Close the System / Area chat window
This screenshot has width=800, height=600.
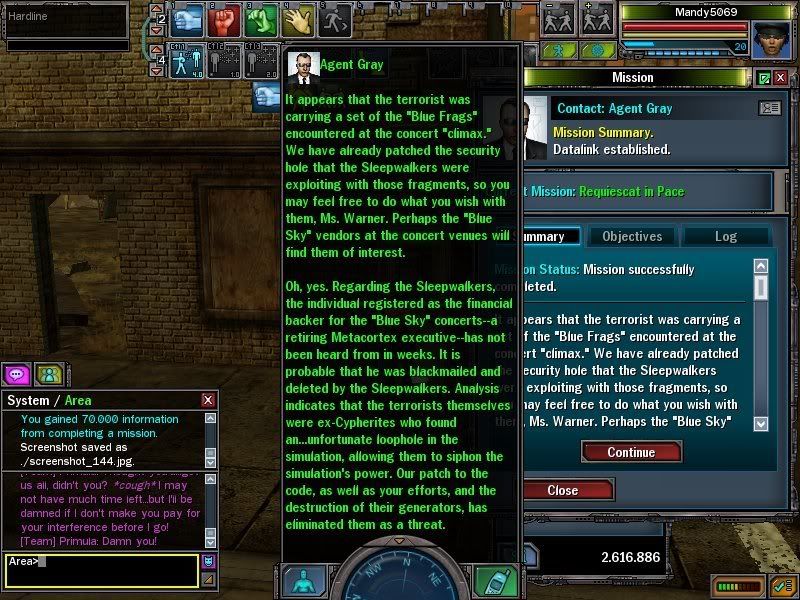[x=208, y=400]
